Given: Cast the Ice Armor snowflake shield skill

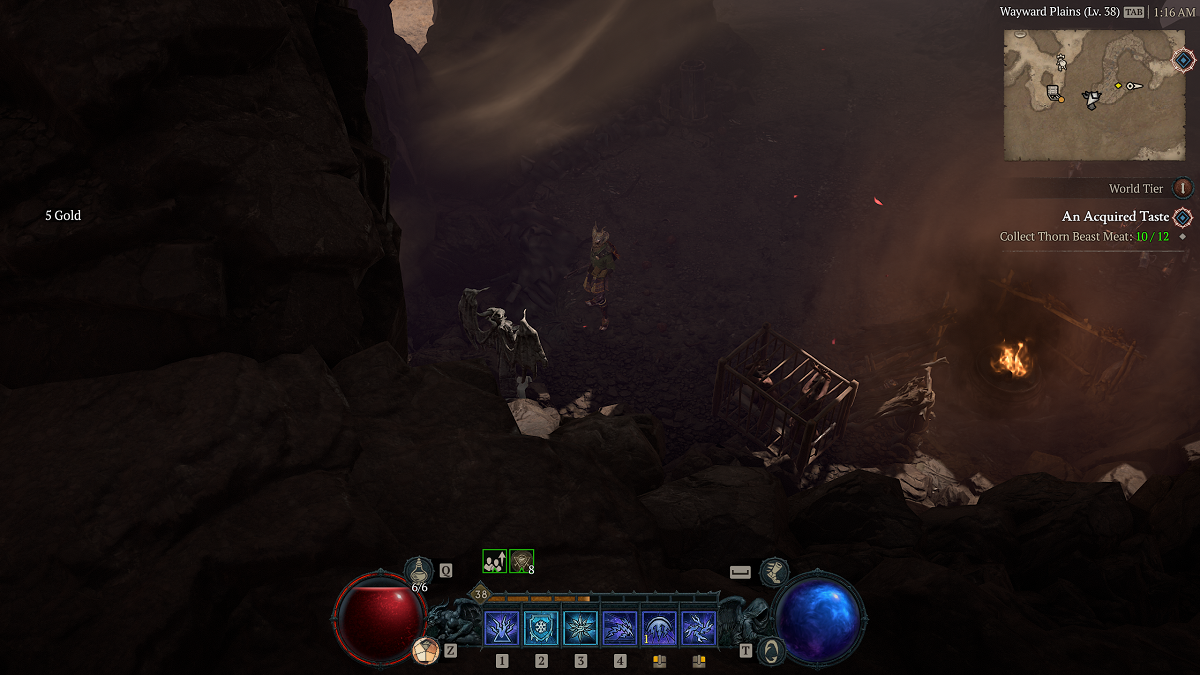Looking at the screenshot, I should [x=541, y=628].
